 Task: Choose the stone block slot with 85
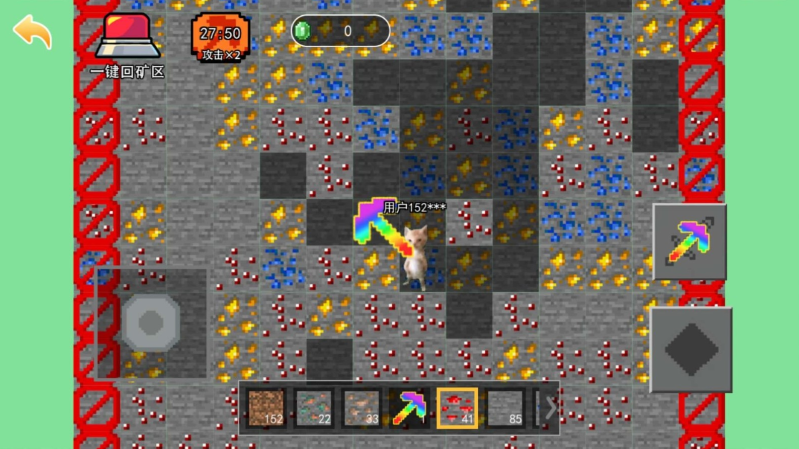pos(504,407)
